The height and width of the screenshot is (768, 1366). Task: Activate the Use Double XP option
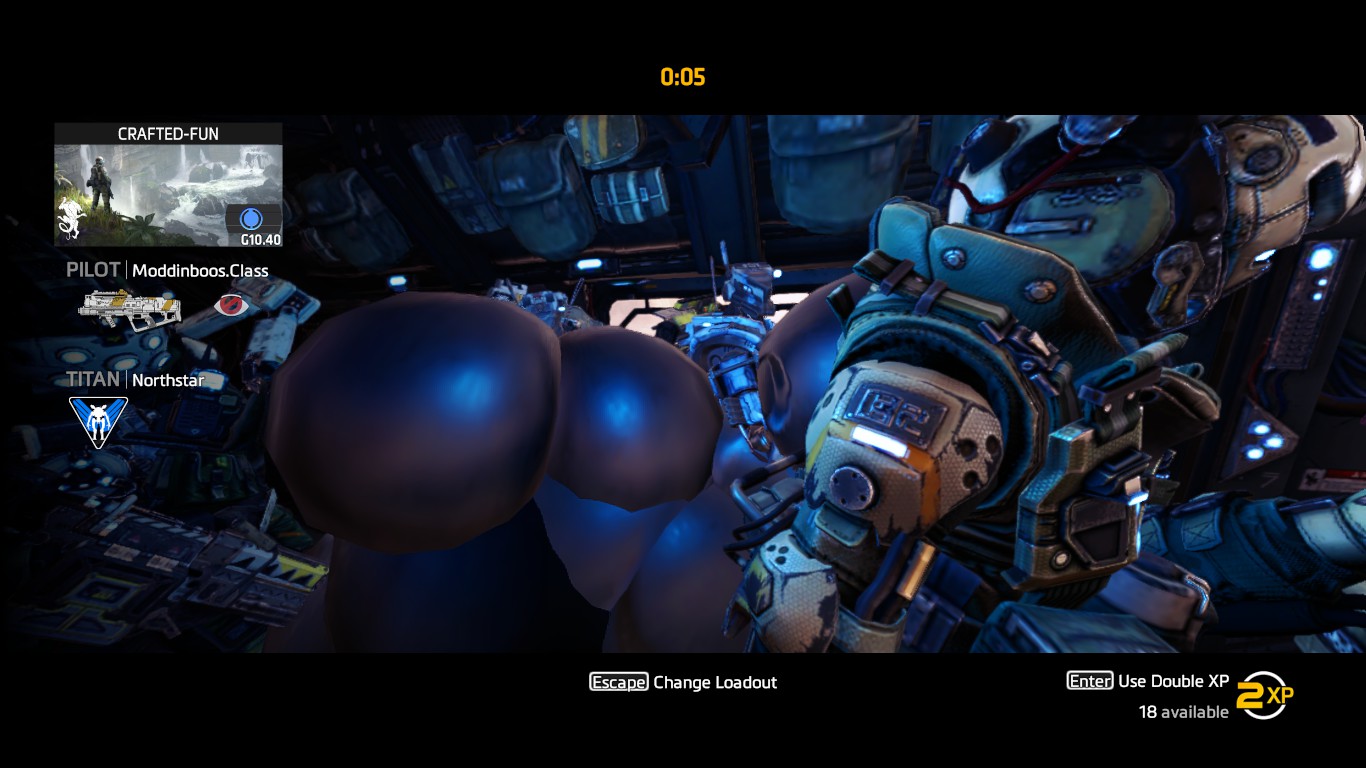[1149, 681]
